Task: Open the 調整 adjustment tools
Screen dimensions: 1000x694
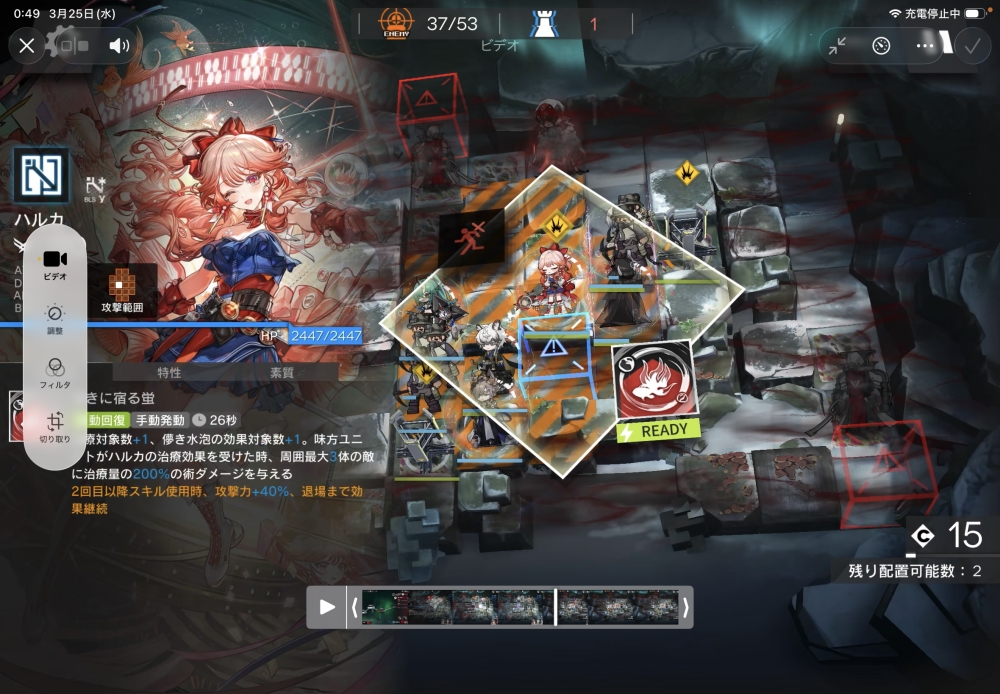Action: (55, 318)
